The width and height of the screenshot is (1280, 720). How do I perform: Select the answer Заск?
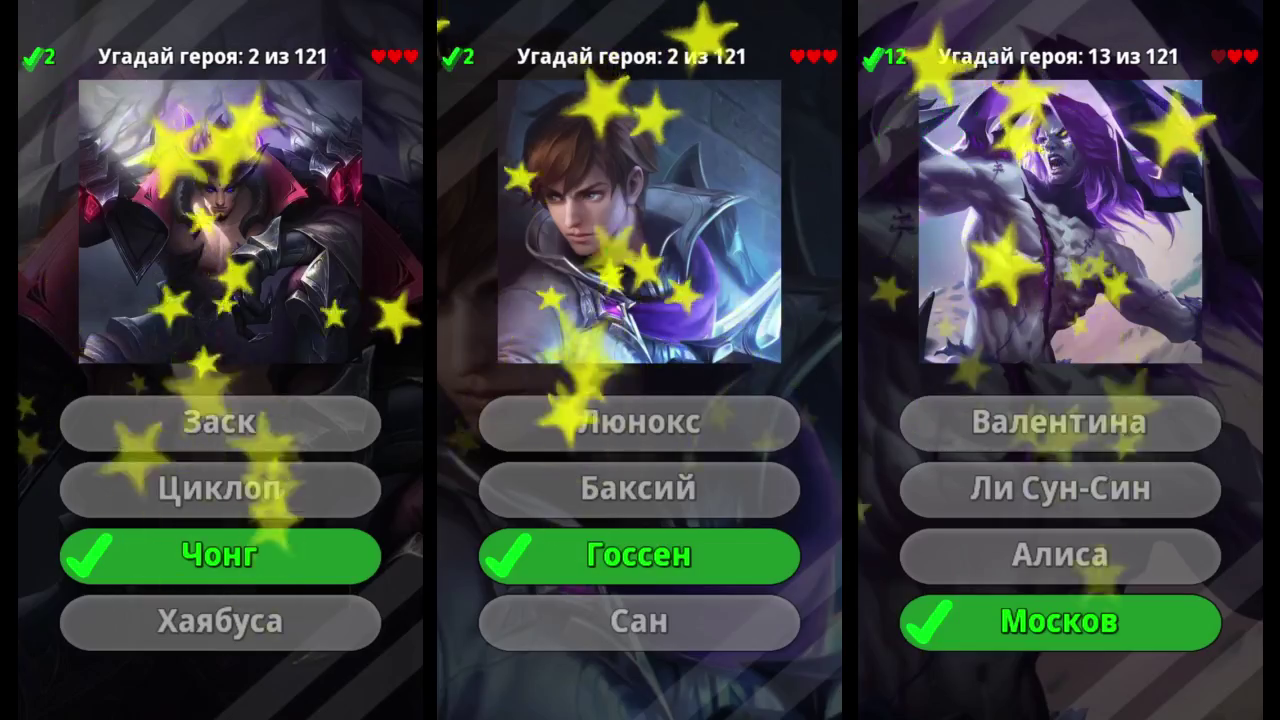220,422
